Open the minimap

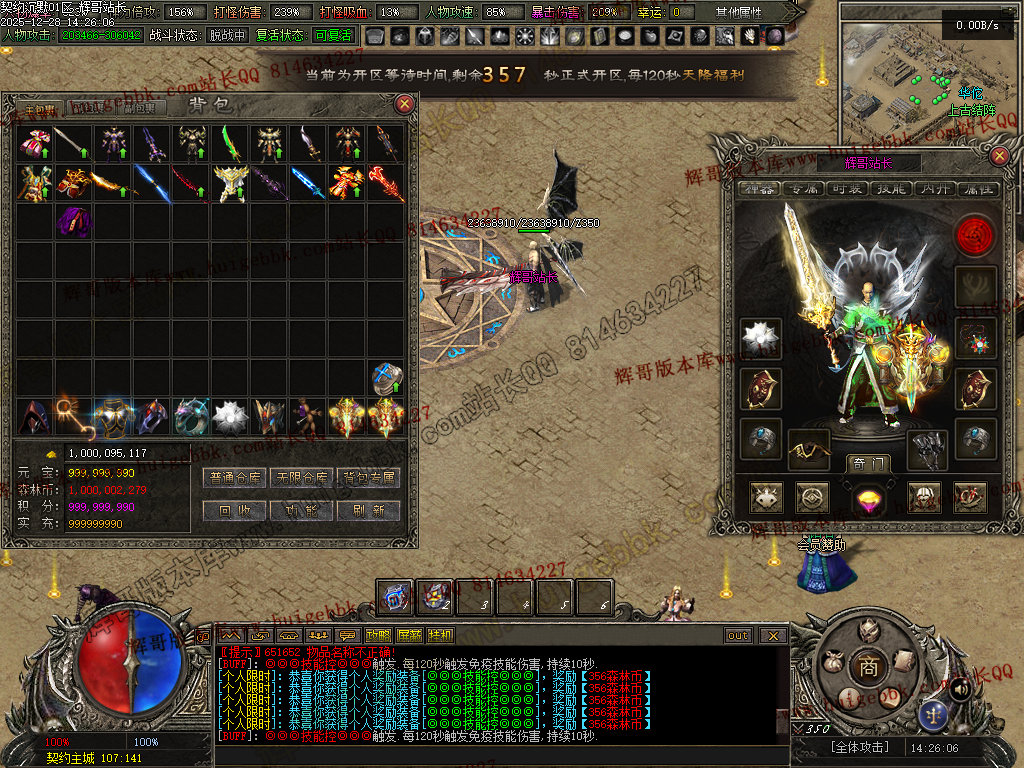pos(912,70)
